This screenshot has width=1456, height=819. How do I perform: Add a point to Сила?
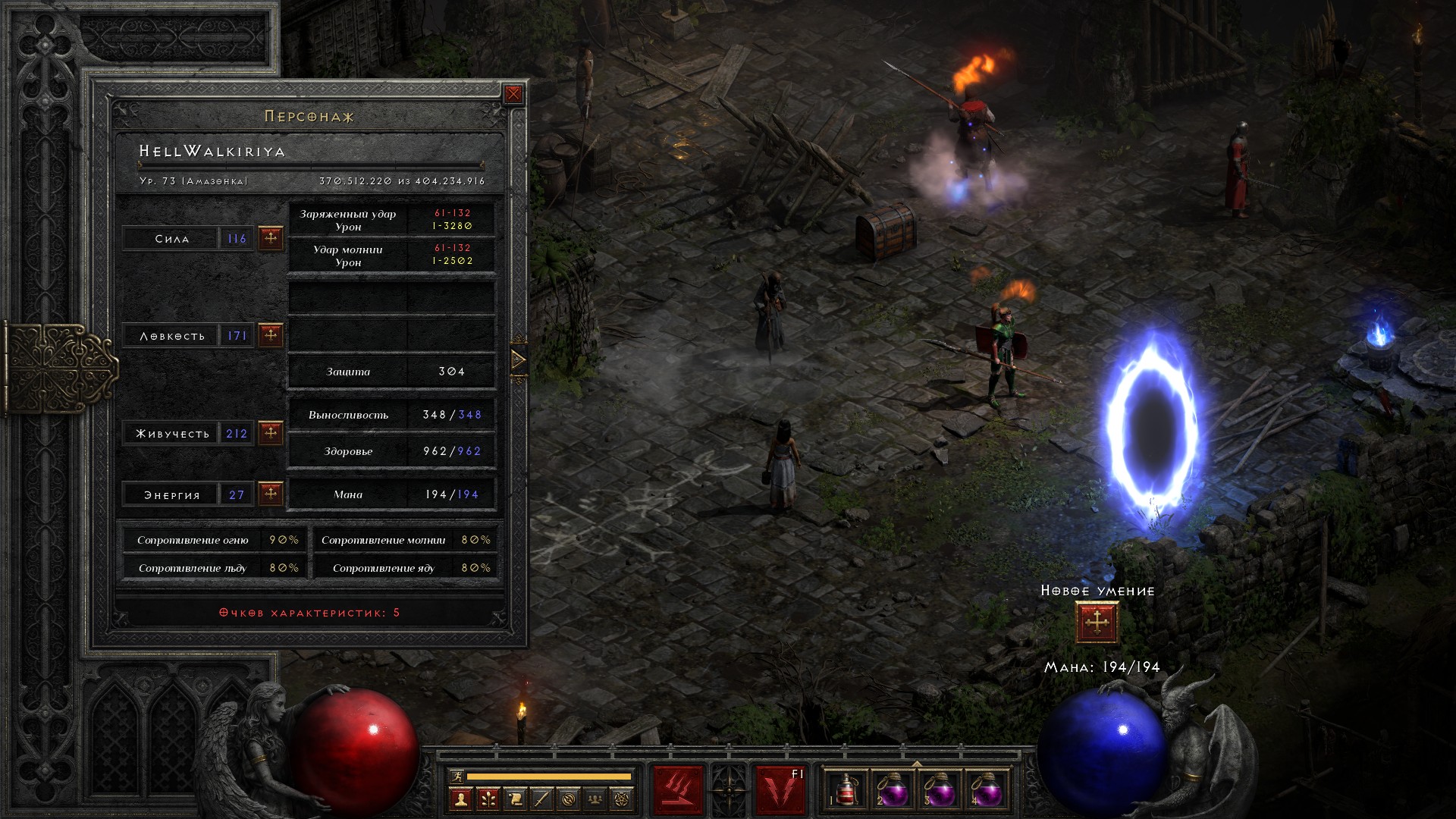pos(271,238)
